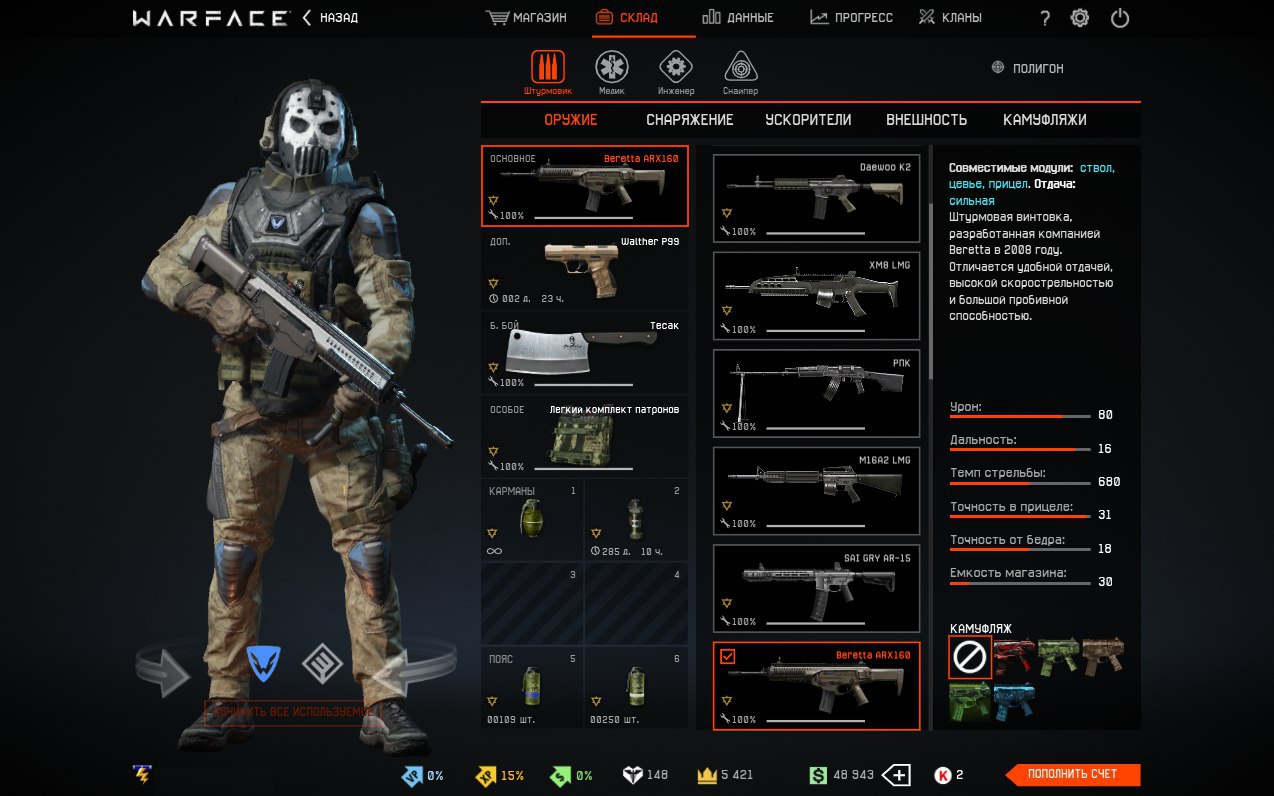The image size is (1274, 796).
Task: Choose the Инженер class
Action: coord(676,72)
